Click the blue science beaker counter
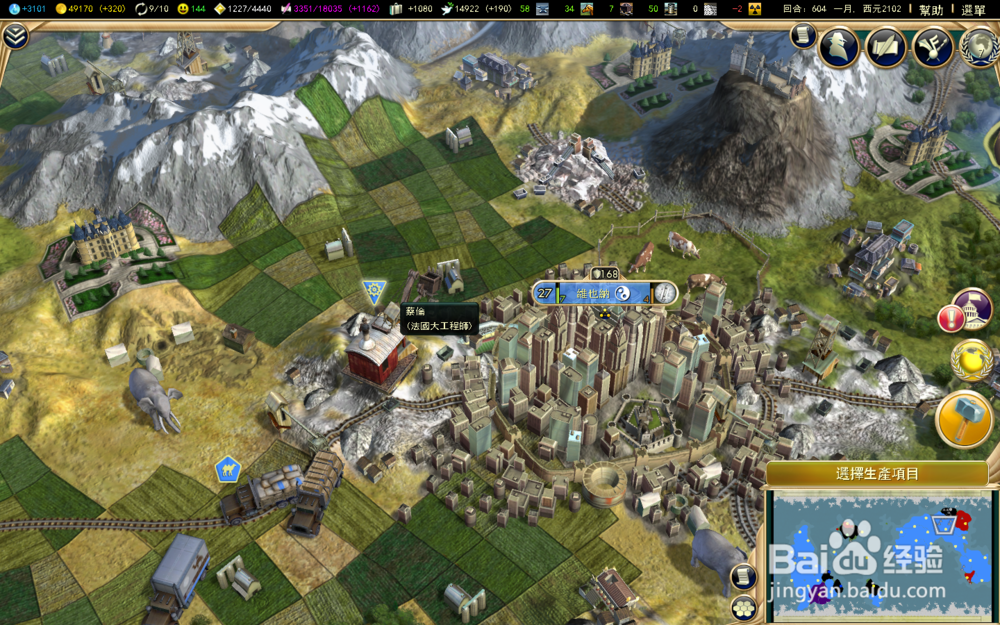Screen dimensions: 1000x625 (26, 9)
